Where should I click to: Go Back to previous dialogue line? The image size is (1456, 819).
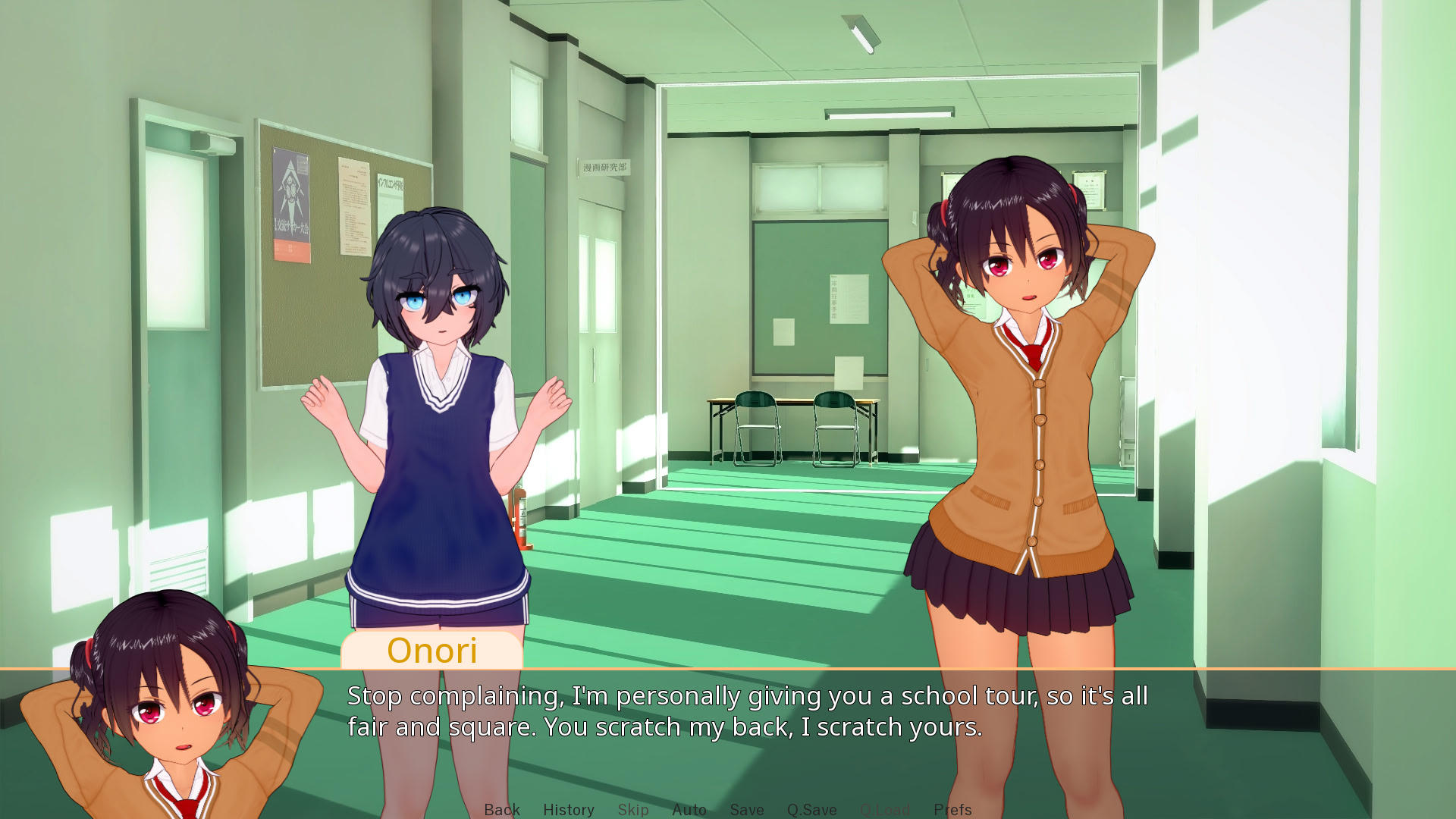click(x=502, y=809)
